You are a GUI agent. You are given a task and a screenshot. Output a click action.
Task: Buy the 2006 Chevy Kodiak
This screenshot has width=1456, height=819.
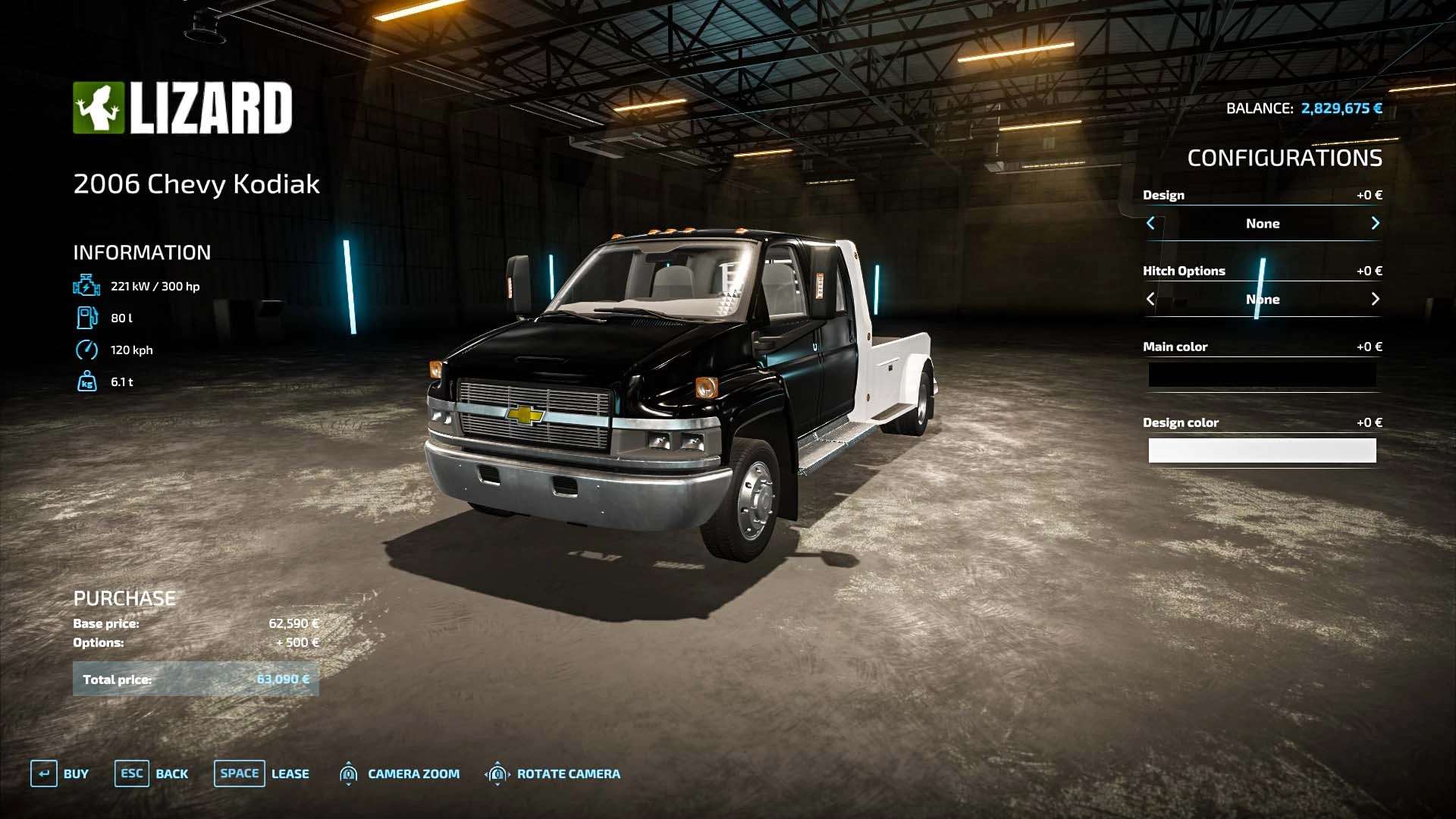(x=60, y=773)
